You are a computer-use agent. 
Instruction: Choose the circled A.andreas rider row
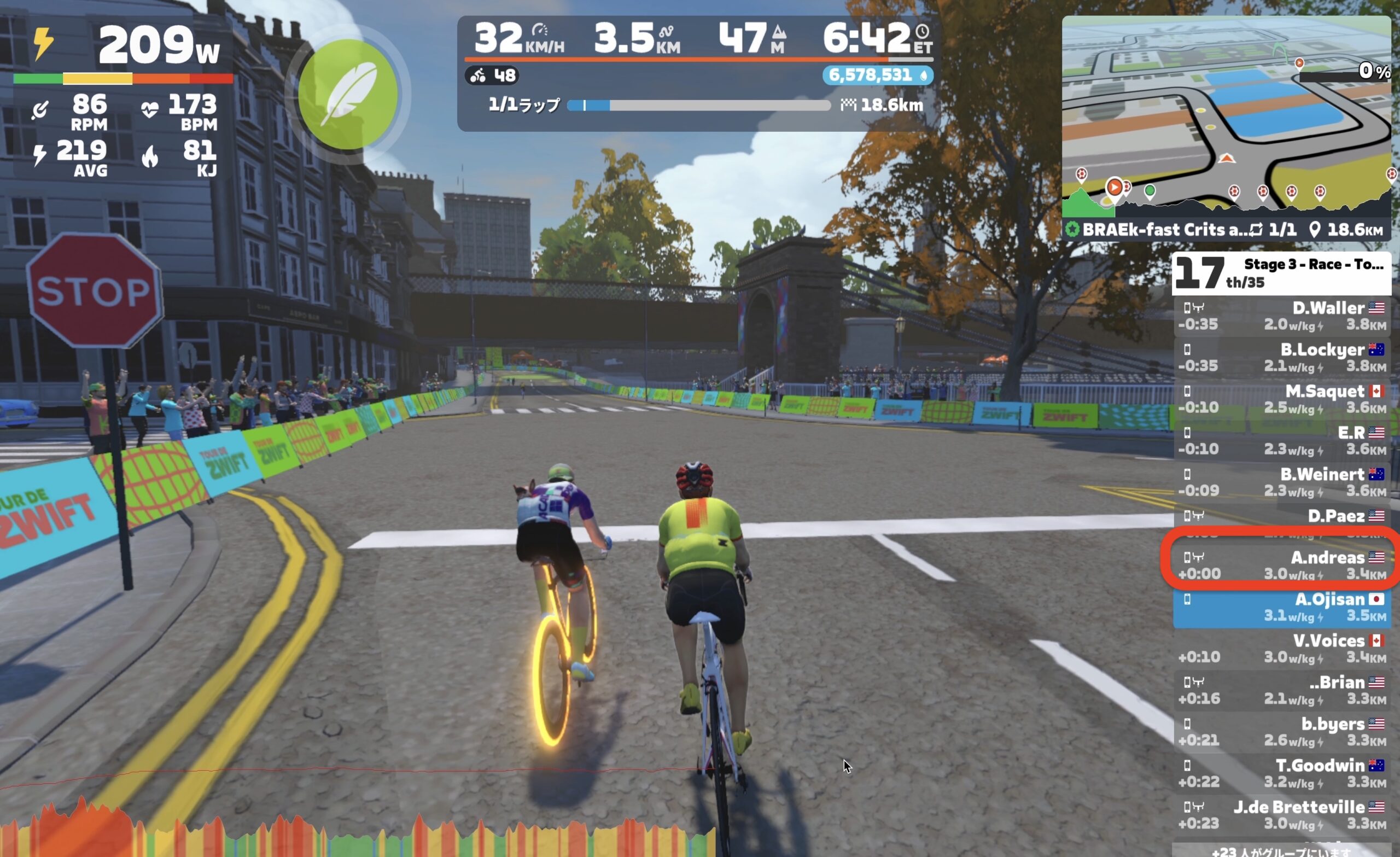click(x=1282, y=565)
